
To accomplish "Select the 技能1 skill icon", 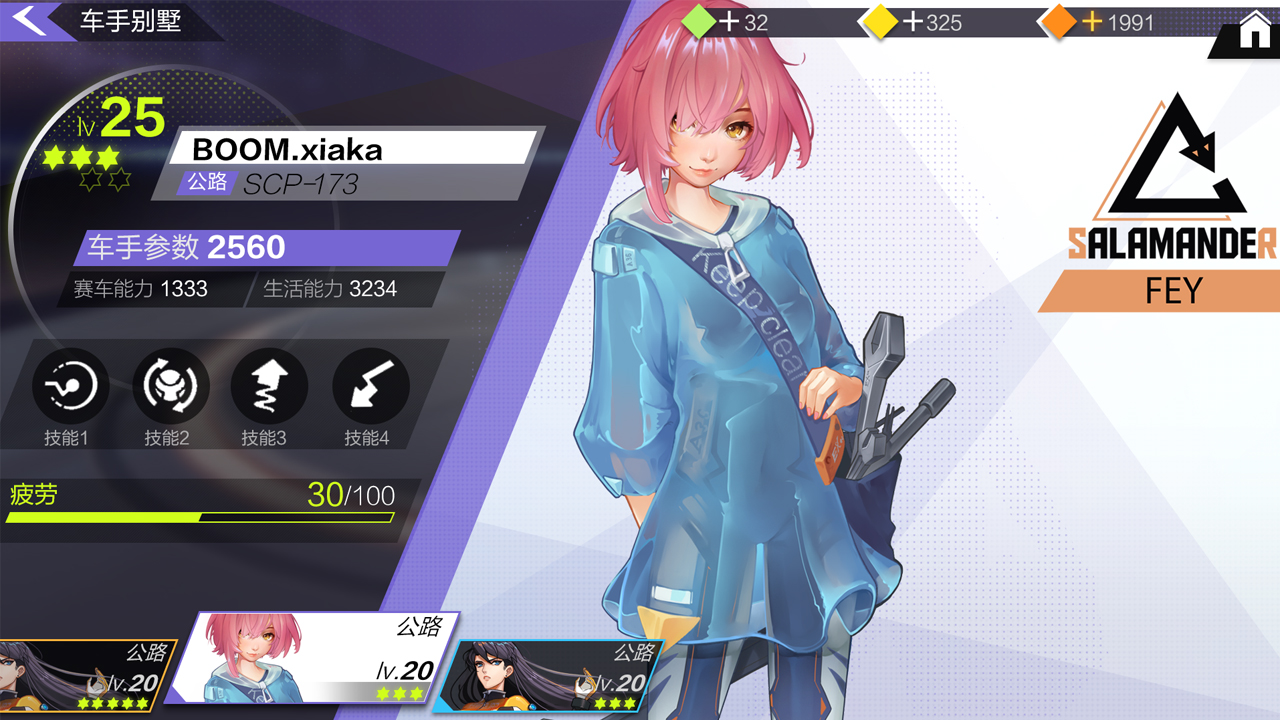I will coord(68,383).
